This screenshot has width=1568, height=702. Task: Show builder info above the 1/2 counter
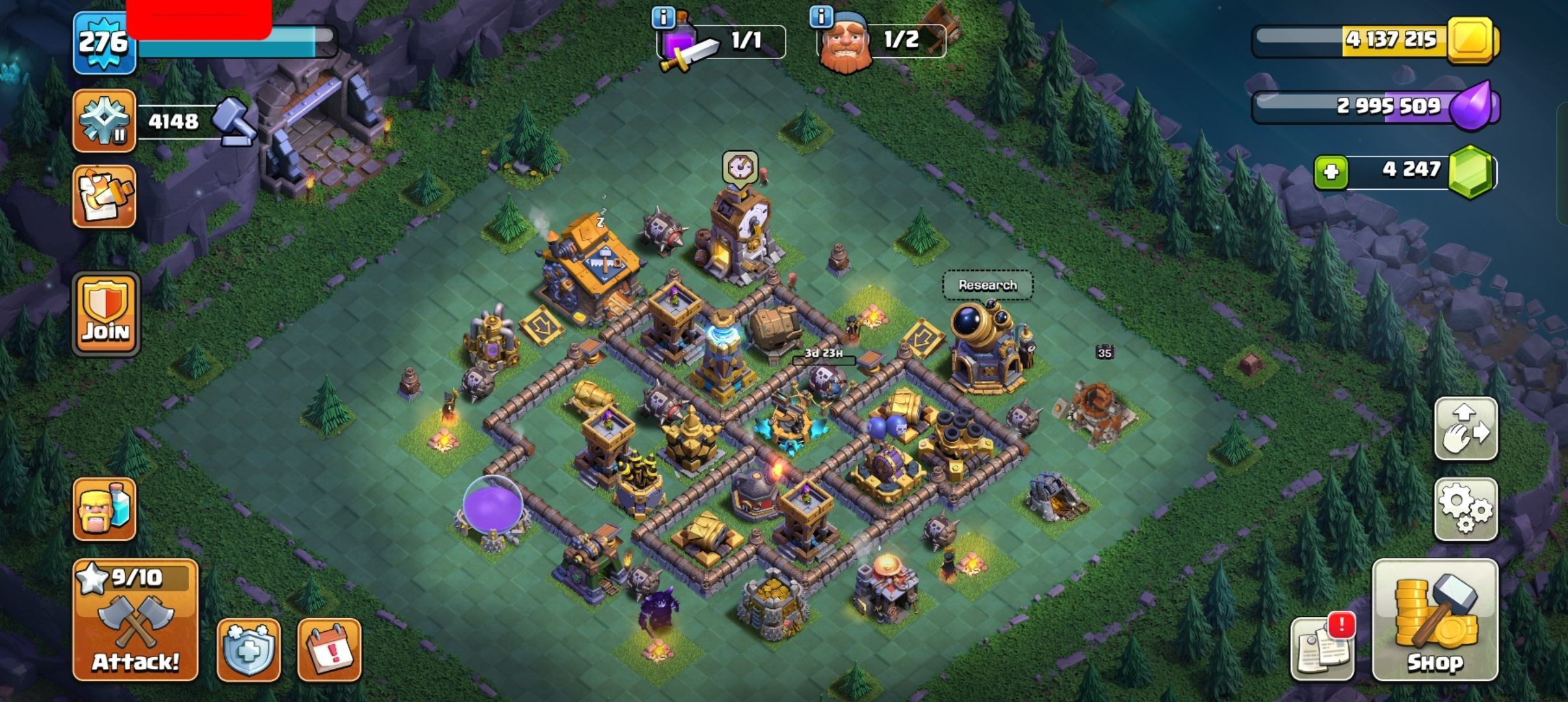click(x=821, y=17)
